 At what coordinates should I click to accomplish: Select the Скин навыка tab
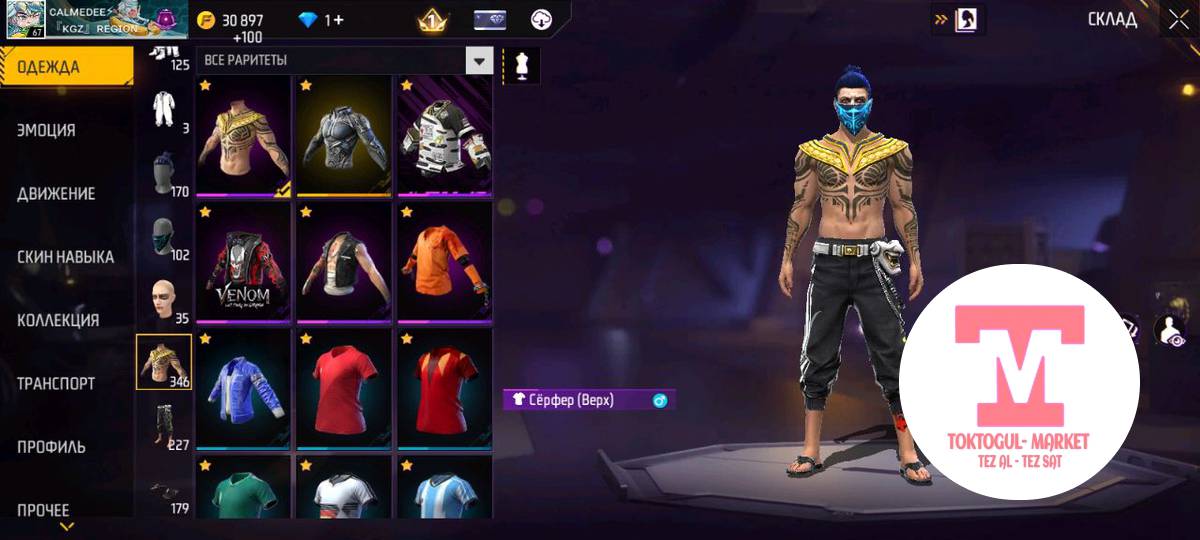coord(66,257)
